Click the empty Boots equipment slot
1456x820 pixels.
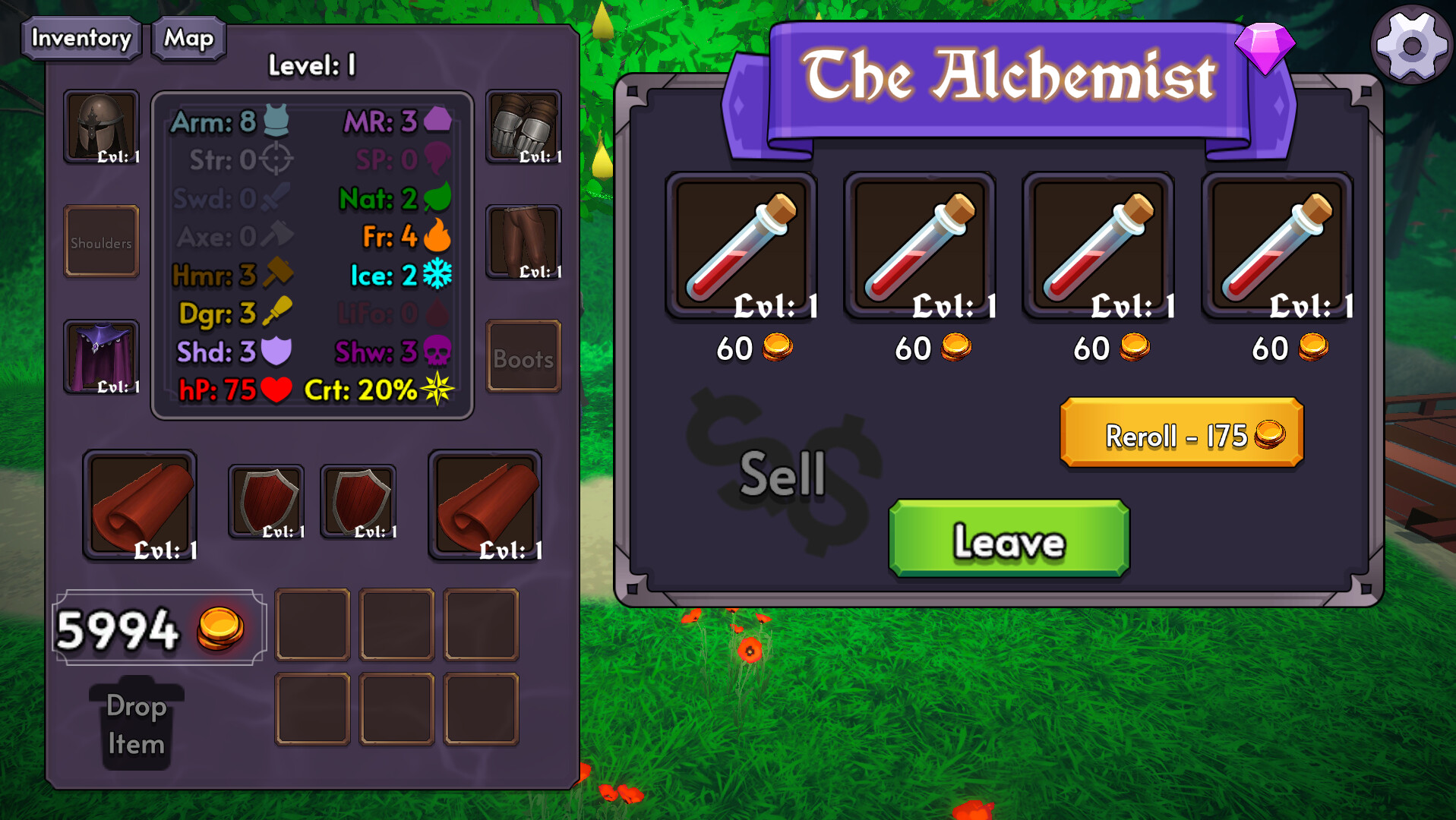(523, 357)
